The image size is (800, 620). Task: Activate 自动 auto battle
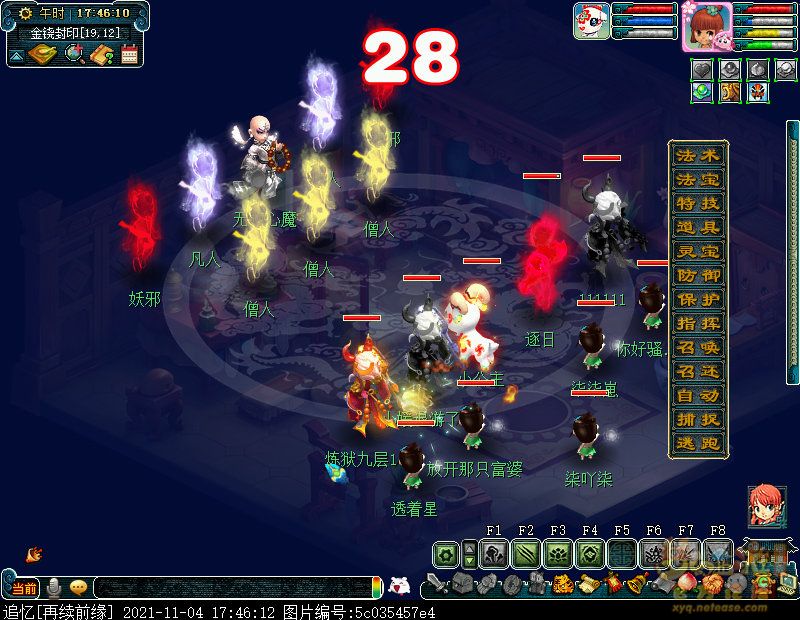(x=697, y=395)
